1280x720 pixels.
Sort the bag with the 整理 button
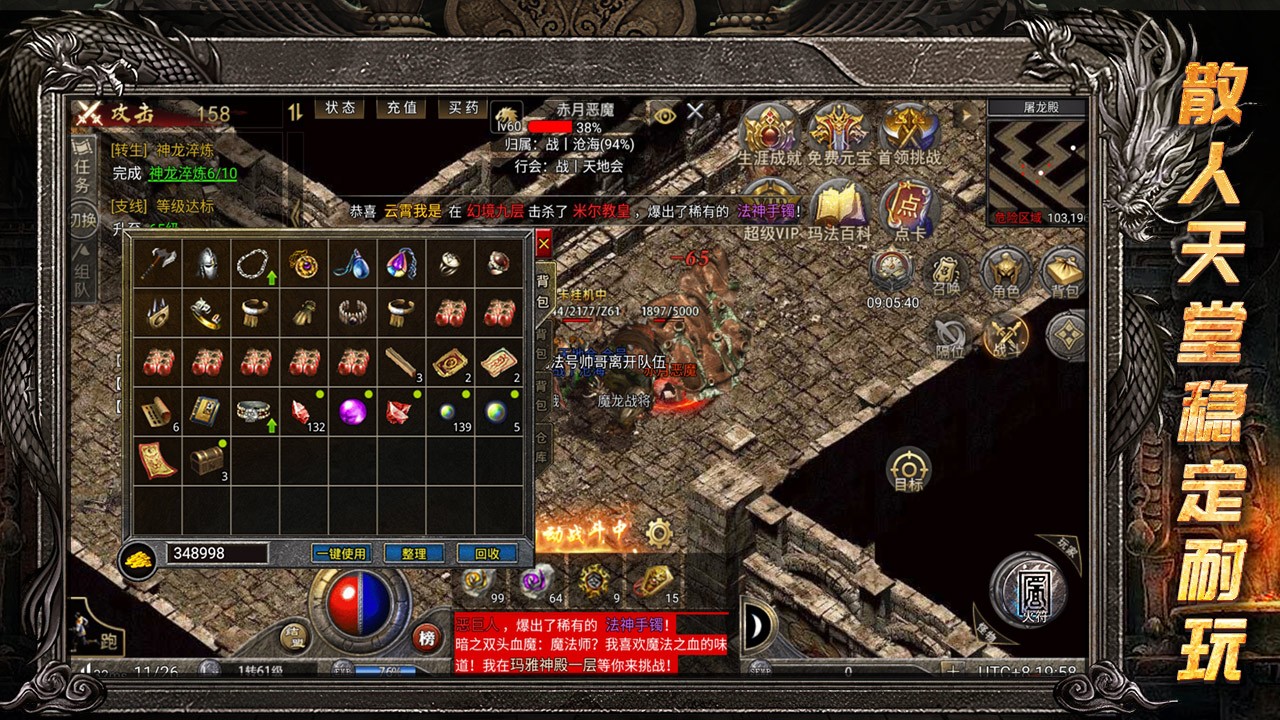(x=414, y=553)
